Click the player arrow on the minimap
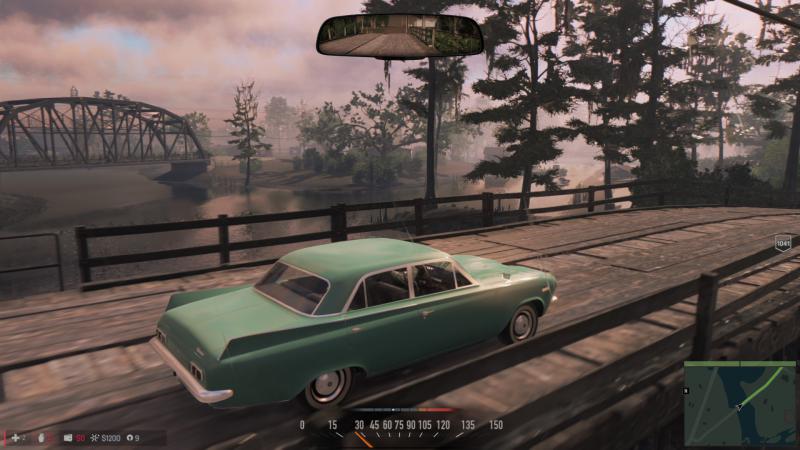 coord(741,406)
